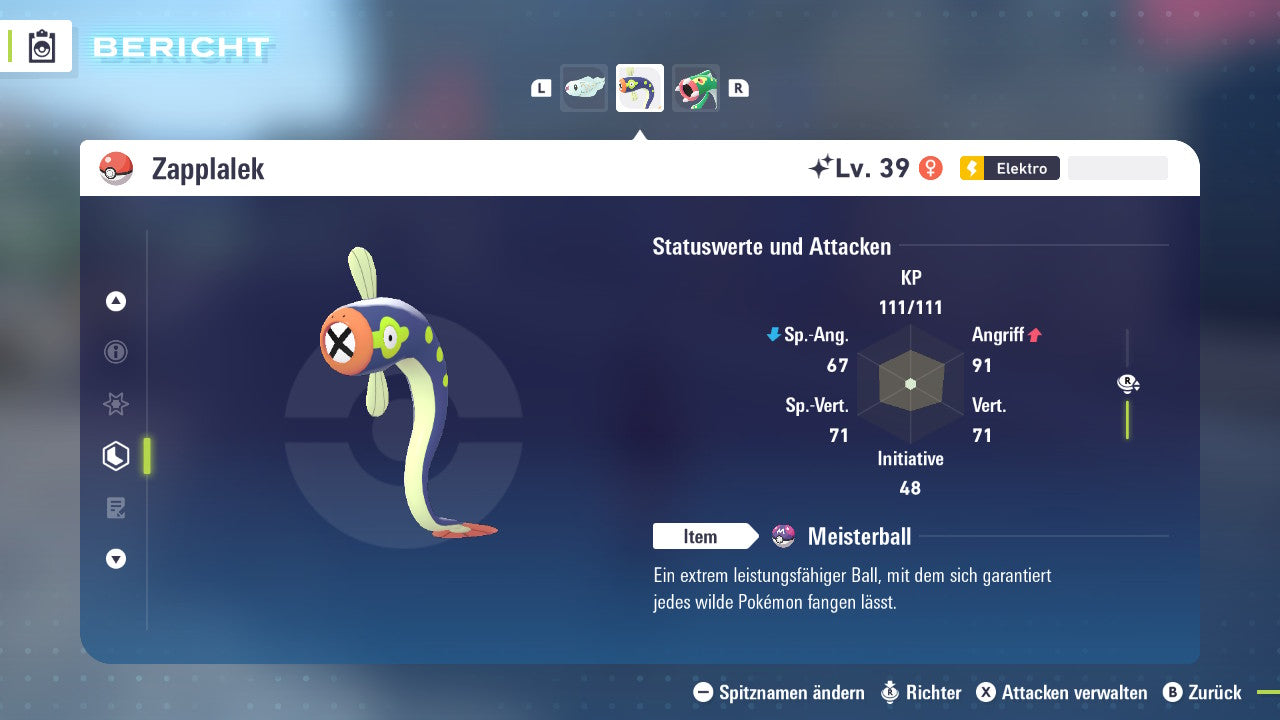Open the ribbons star icon in the sidebar

pyautogui.click(x=115, y=404)
